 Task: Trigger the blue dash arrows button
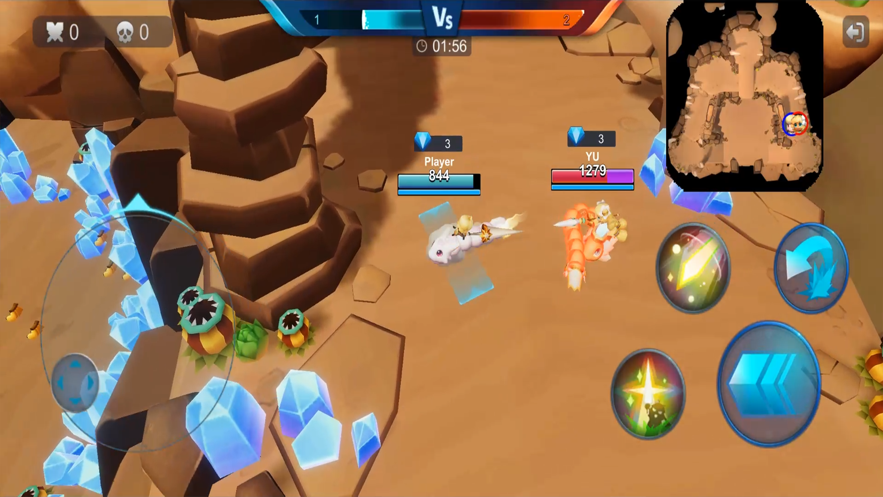point(768,383)
